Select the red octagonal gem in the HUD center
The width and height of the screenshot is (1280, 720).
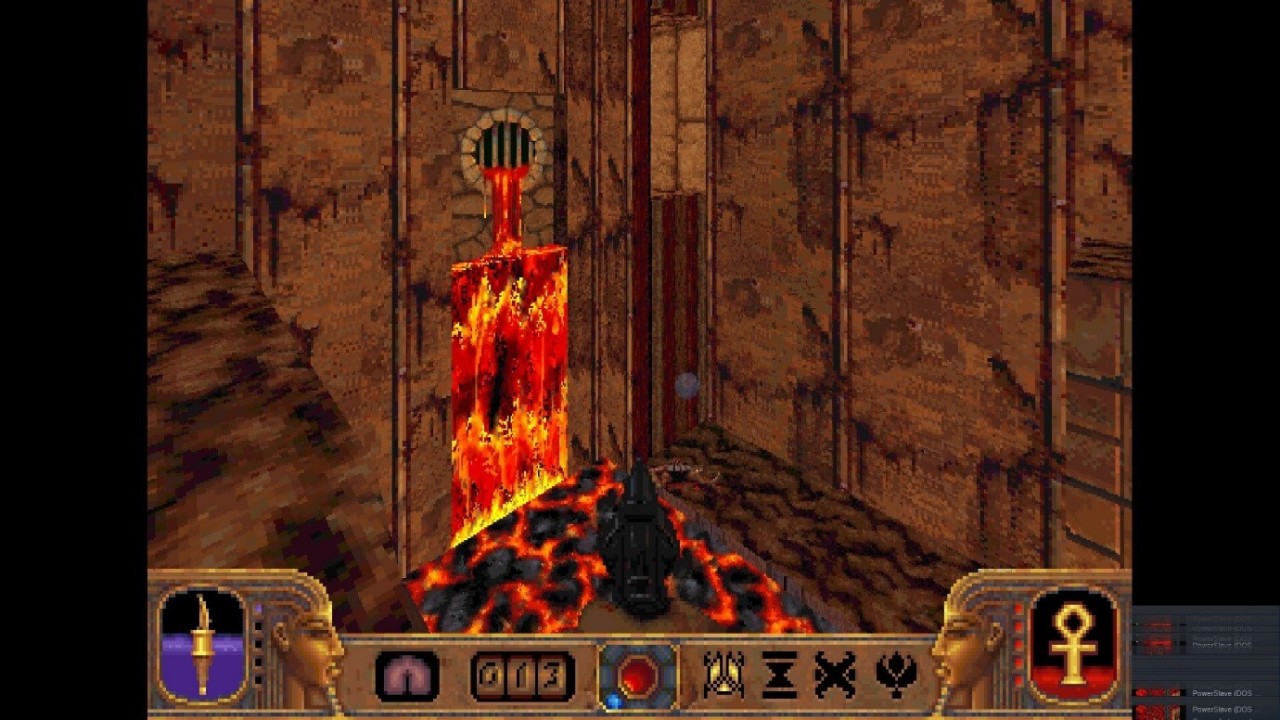(638, 676)
